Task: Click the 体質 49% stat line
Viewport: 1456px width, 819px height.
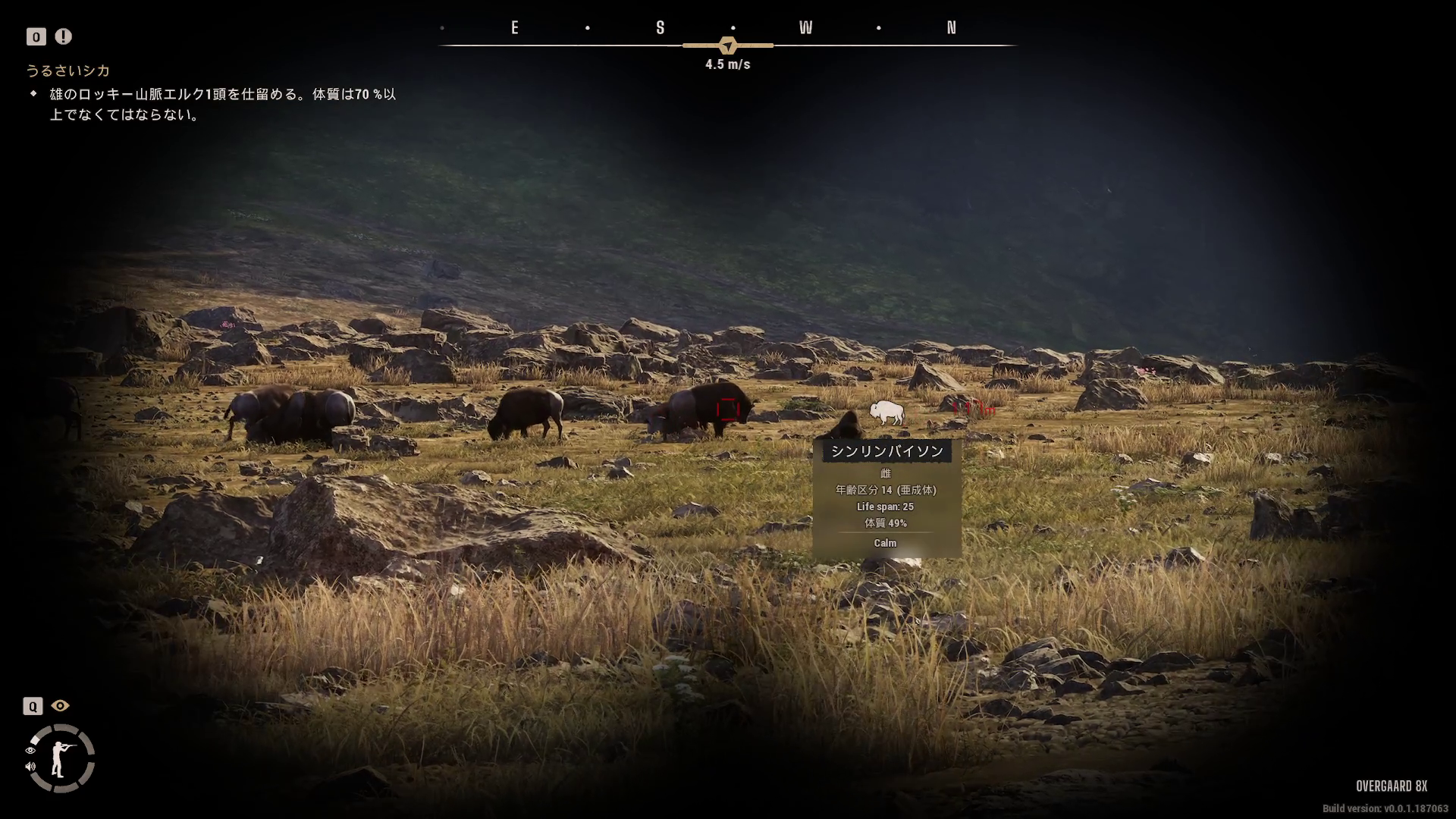Action: [x=886, y=523]
